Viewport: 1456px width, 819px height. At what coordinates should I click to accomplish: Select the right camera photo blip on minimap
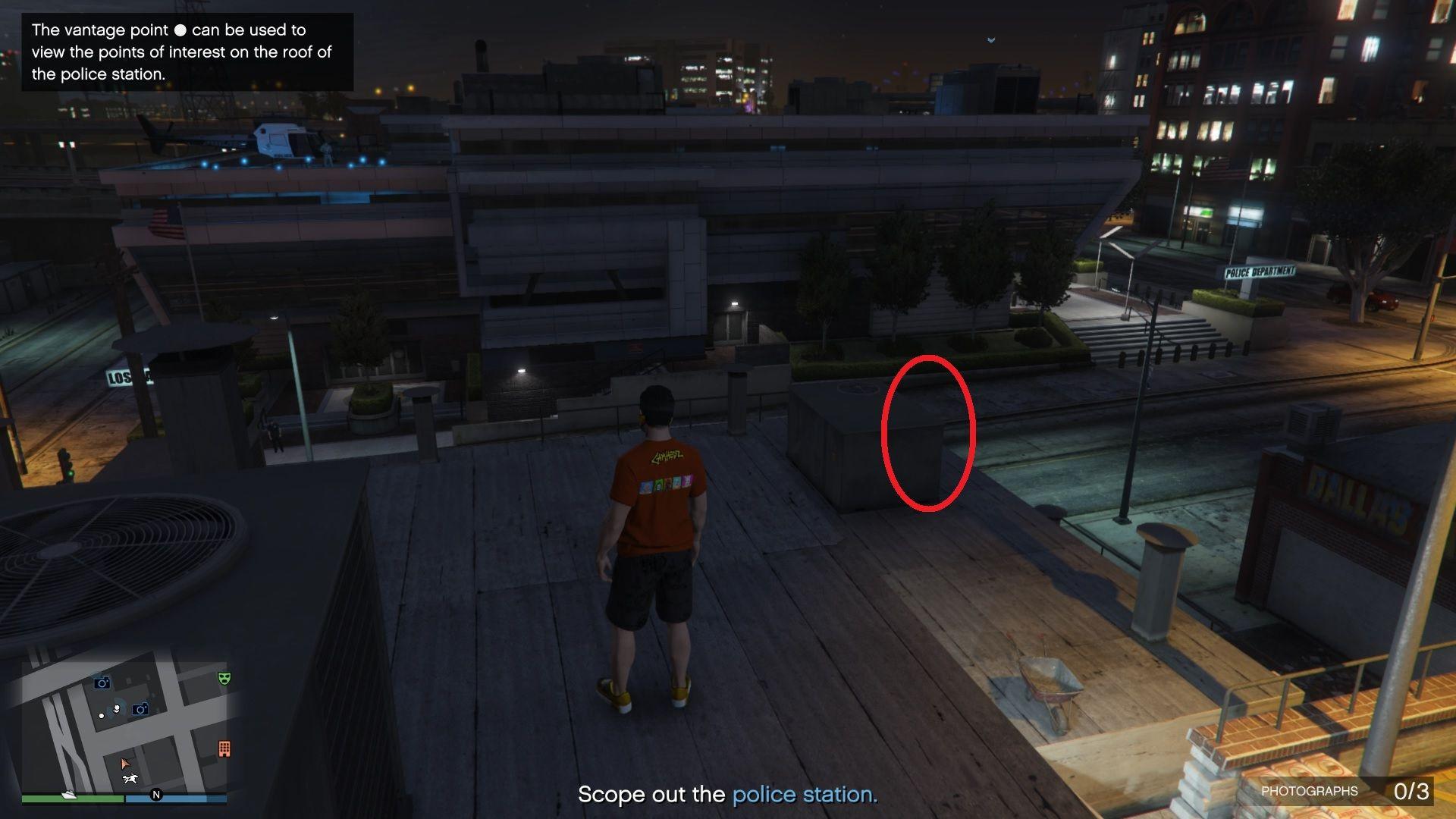[140, 709]
